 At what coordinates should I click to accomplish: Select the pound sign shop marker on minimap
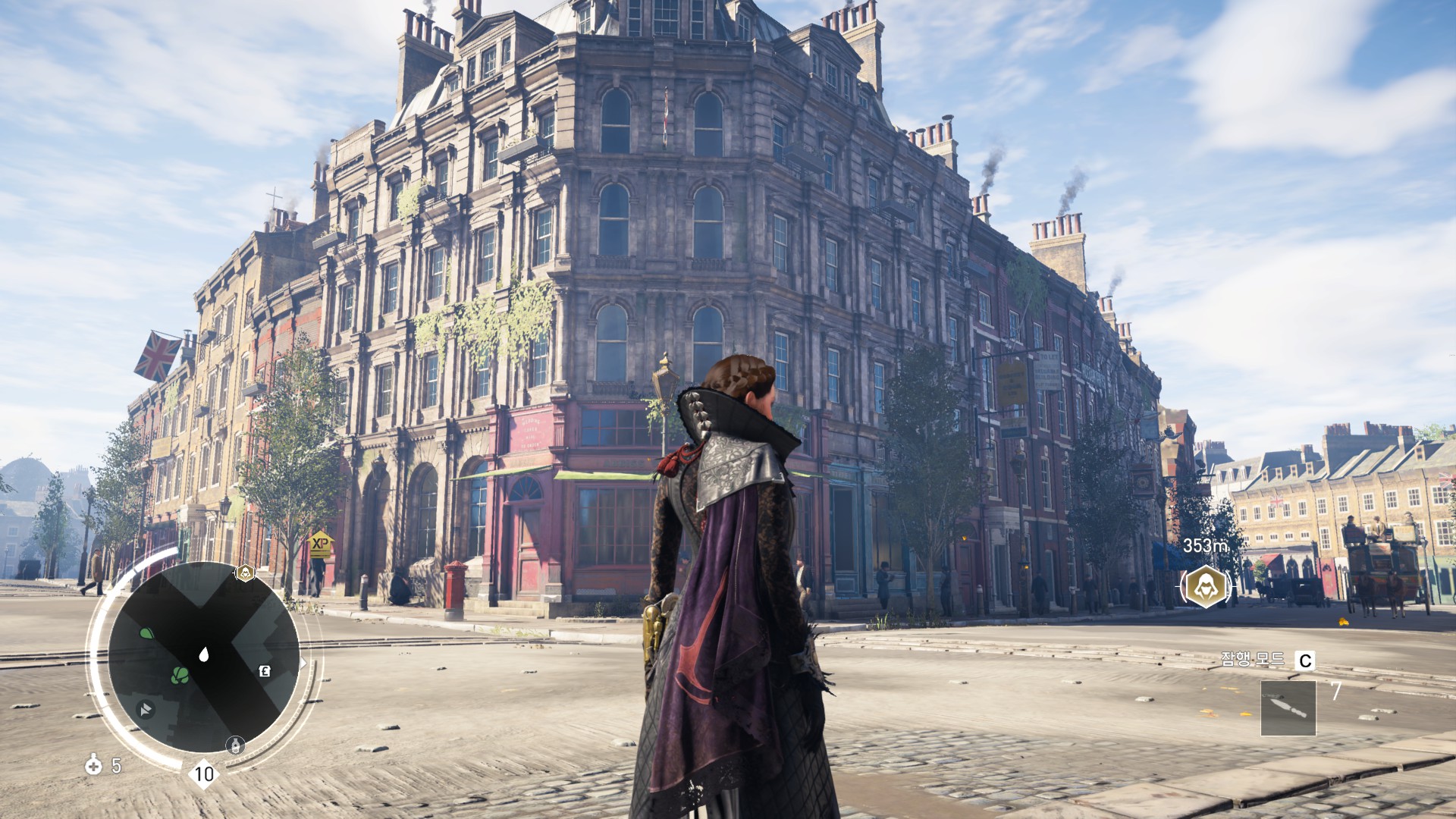[x=265, y=671]
